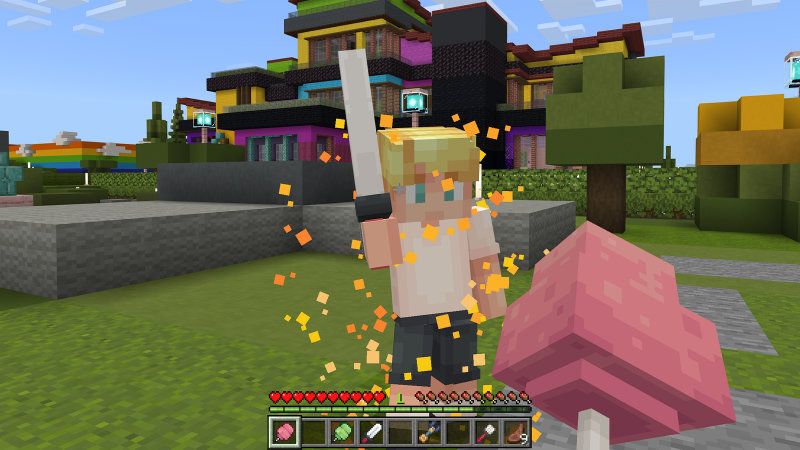Equip the blue and gold staff item
Viewport: 800px width, 450px height.
click(x=430, y=432)
